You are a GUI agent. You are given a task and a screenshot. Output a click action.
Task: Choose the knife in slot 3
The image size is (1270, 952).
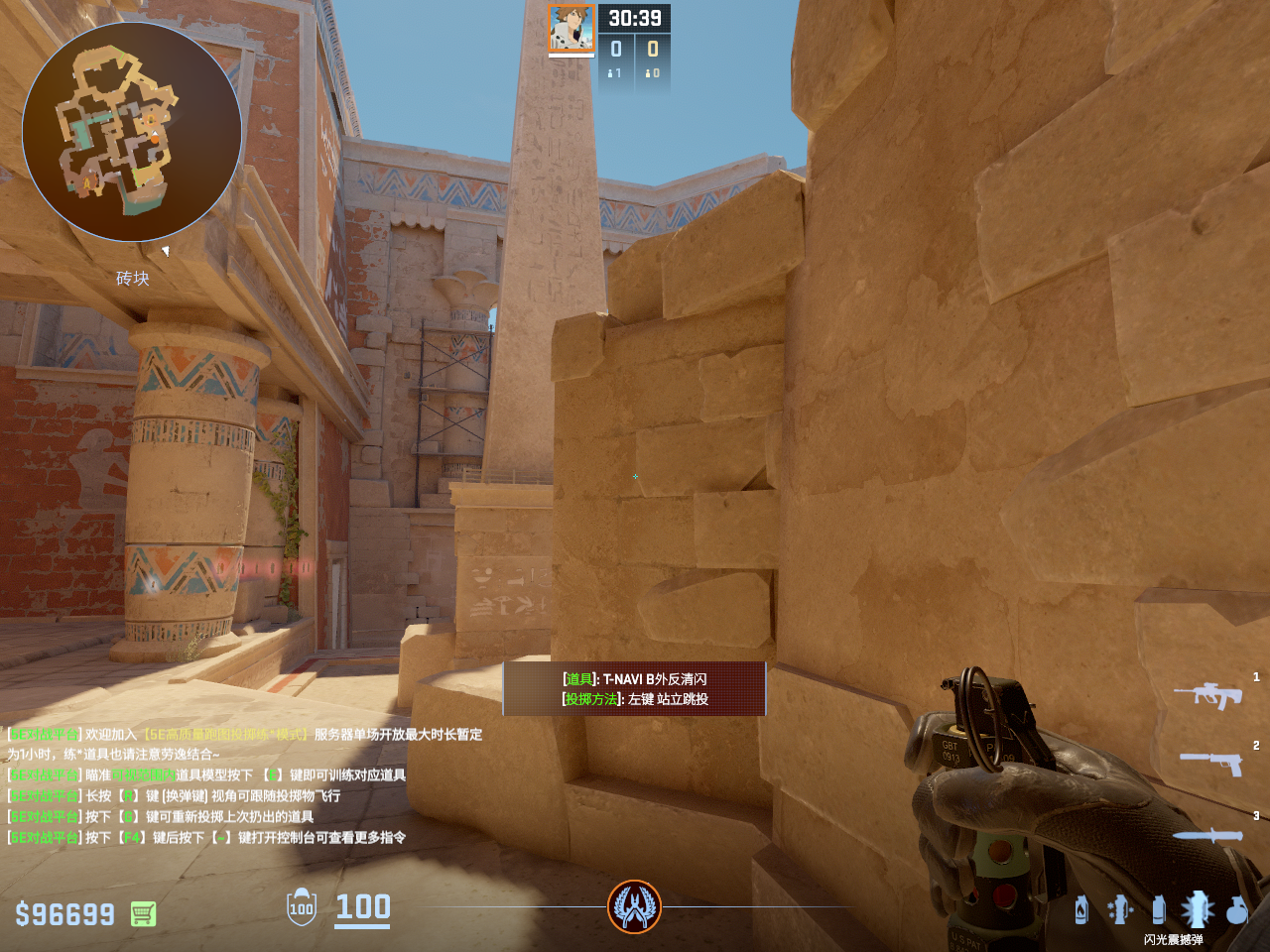[1208, 835]
